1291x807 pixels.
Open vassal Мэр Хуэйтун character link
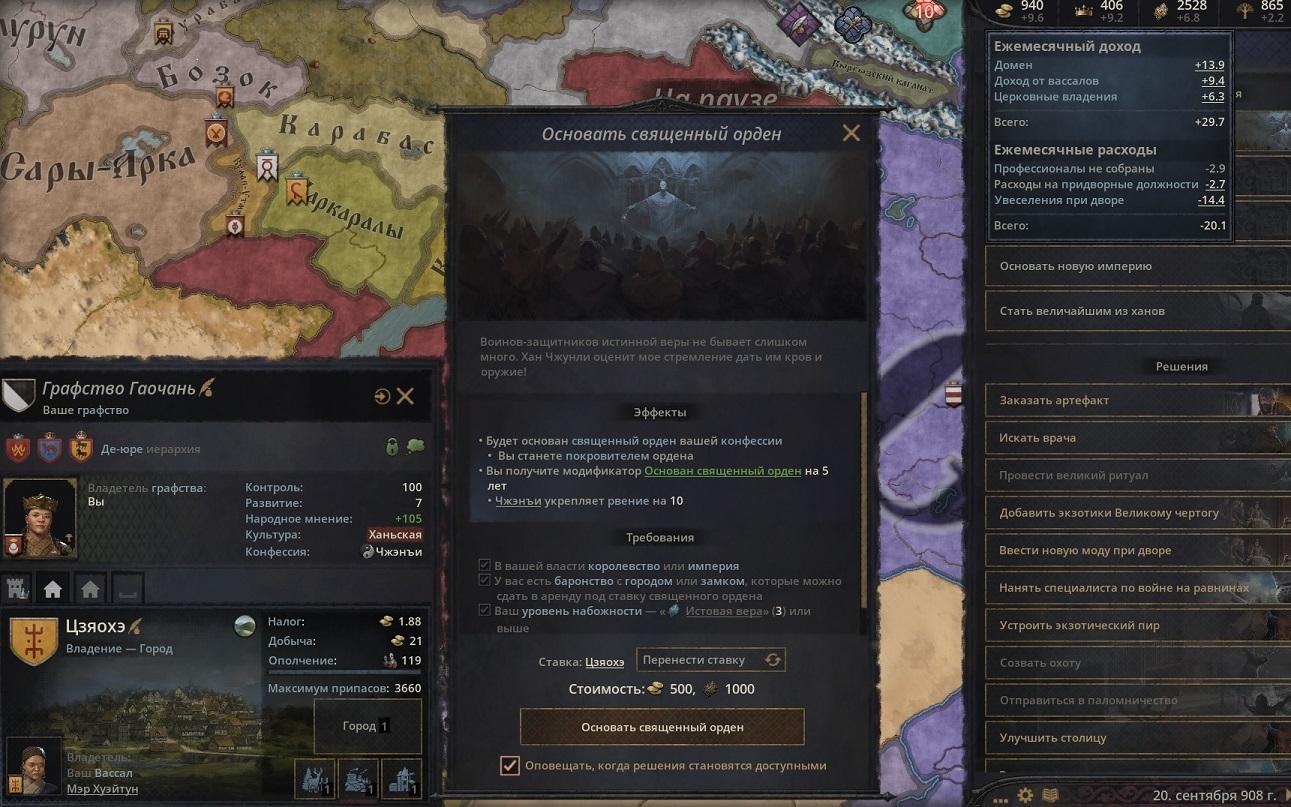coord(102,789)
